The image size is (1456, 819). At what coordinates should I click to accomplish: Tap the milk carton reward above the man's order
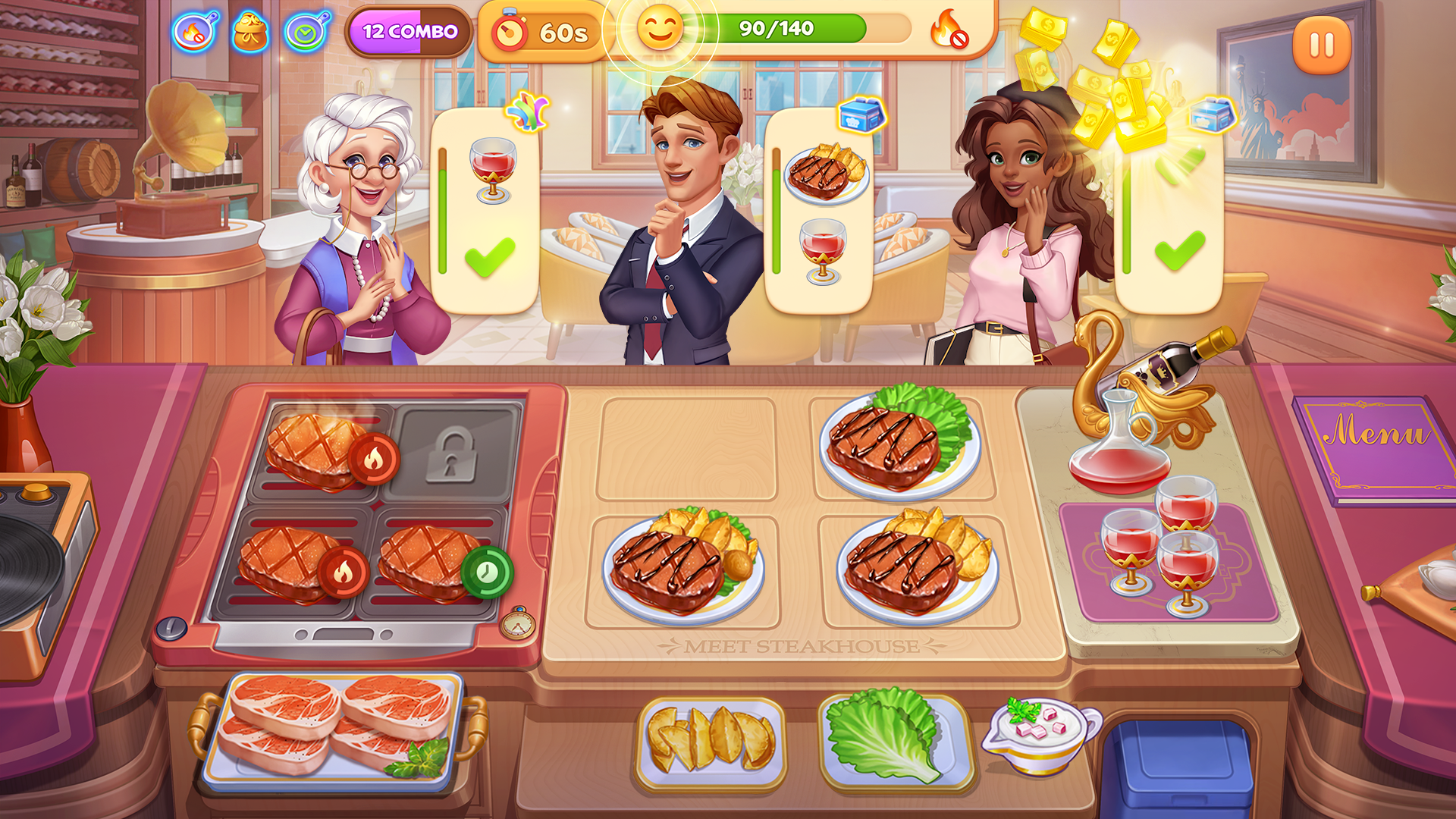(859, 115)
